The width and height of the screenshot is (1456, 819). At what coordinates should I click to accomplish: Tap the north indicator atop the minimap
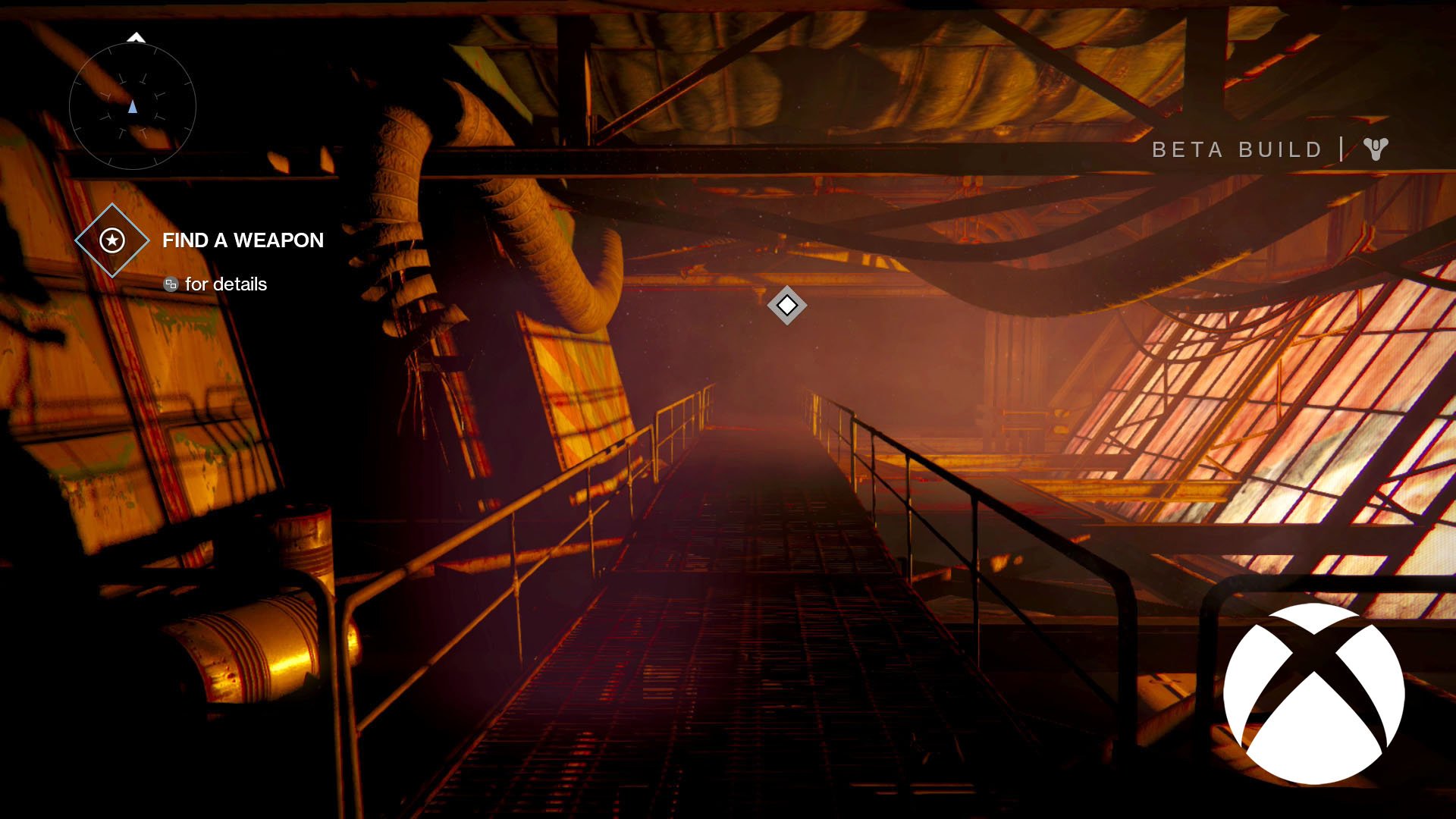click(x=136, y=36)
